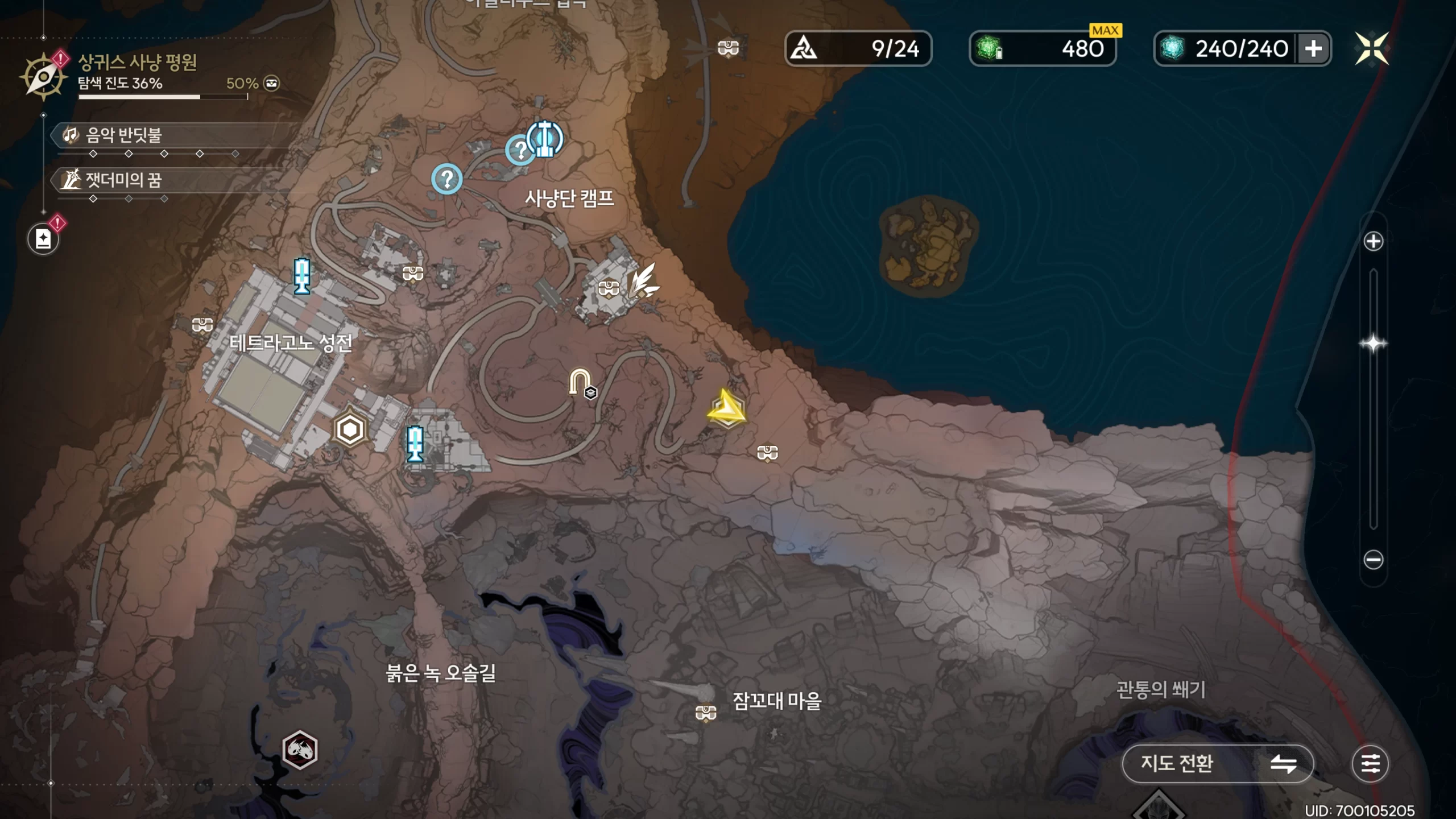Screen dimensions: 1456x819
Task: Open the 9/24 triangle emblem counter
Action: tap(858, 48)
